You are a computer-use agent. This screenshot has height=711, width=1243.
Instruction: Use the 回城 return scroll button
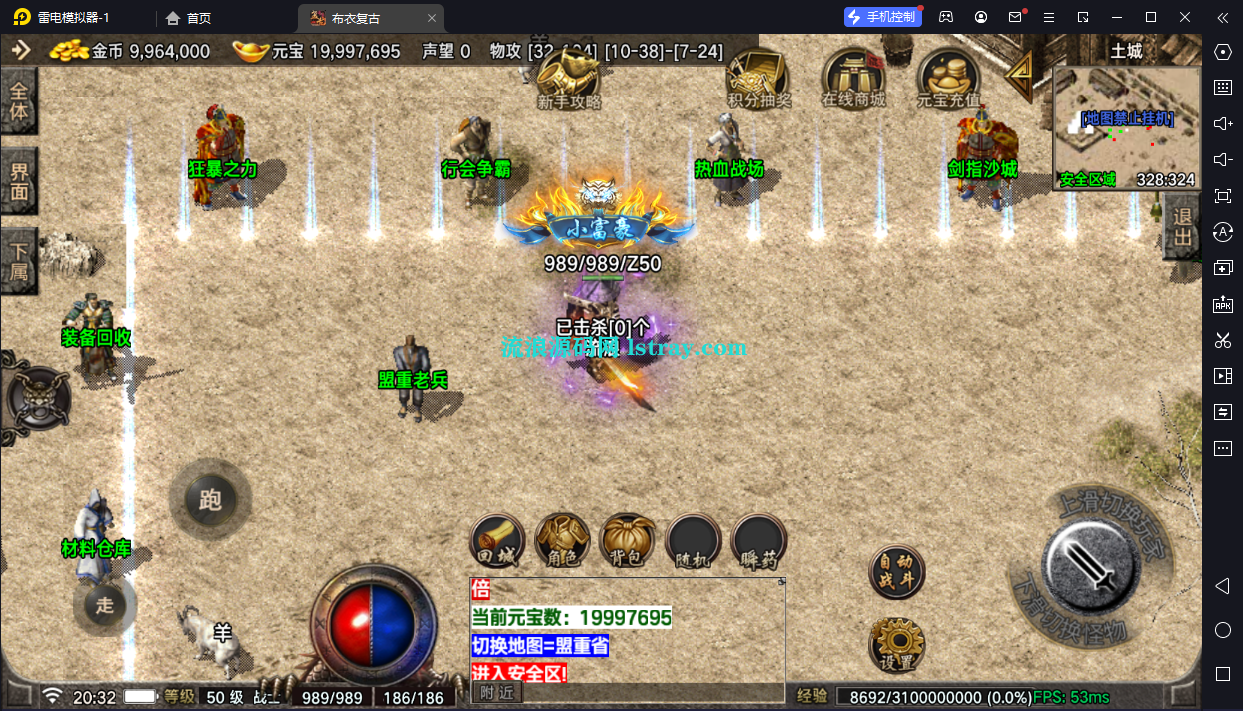[497, 541]
